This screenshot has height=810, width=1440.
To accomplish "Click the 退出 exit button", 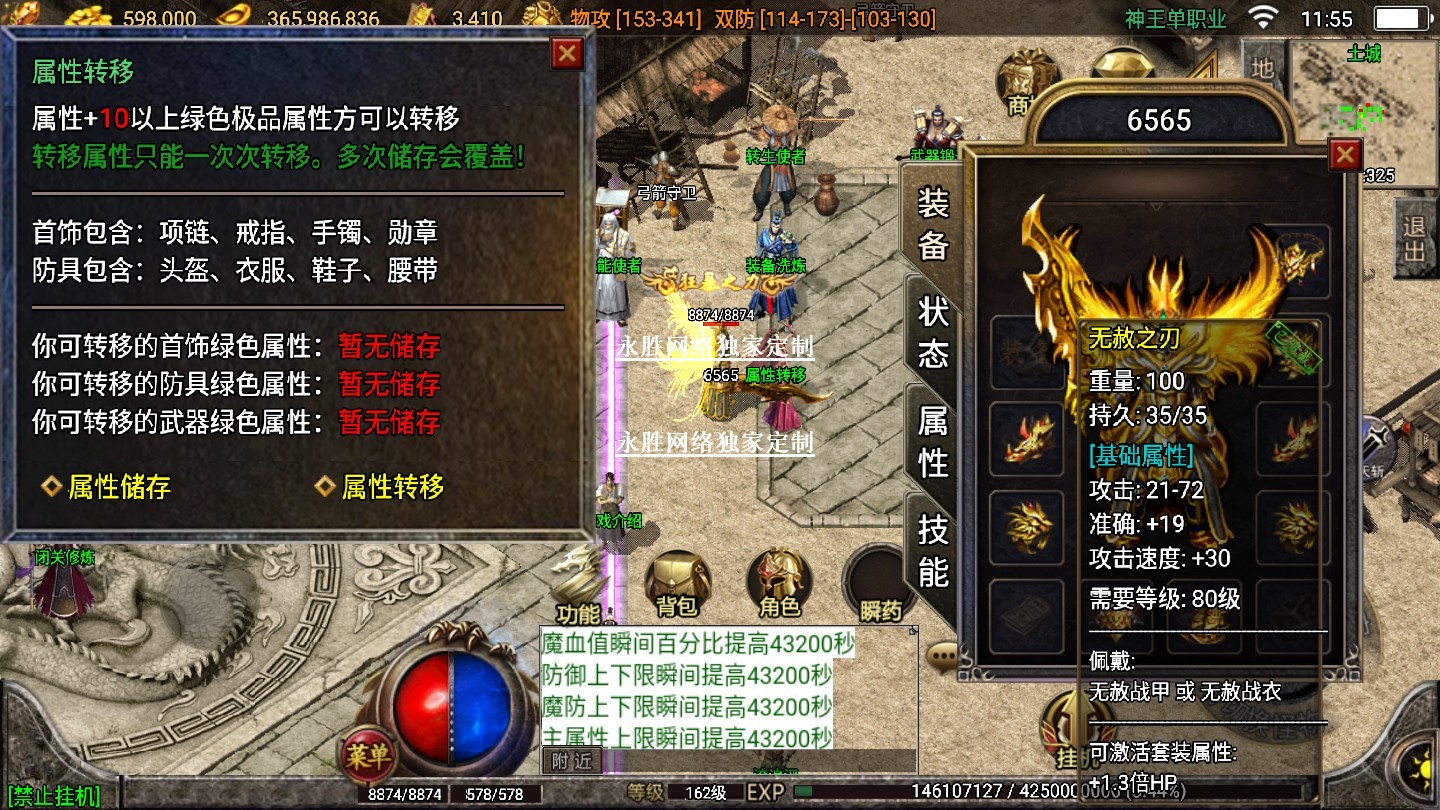I will click(1414, 238).
